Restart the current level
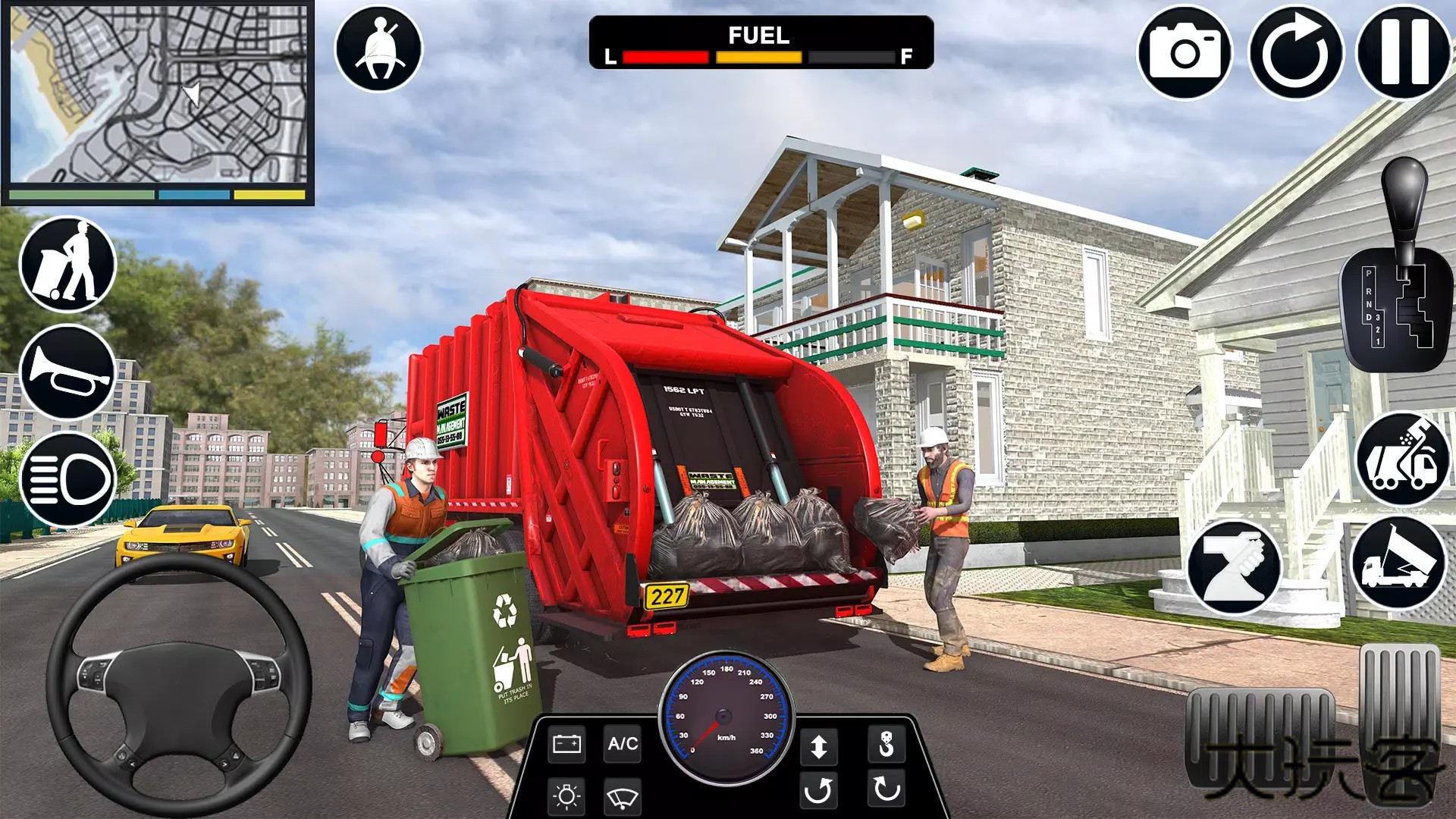Image resolution: width=1456 pixels, height=819 pixels. [1295, 52]
